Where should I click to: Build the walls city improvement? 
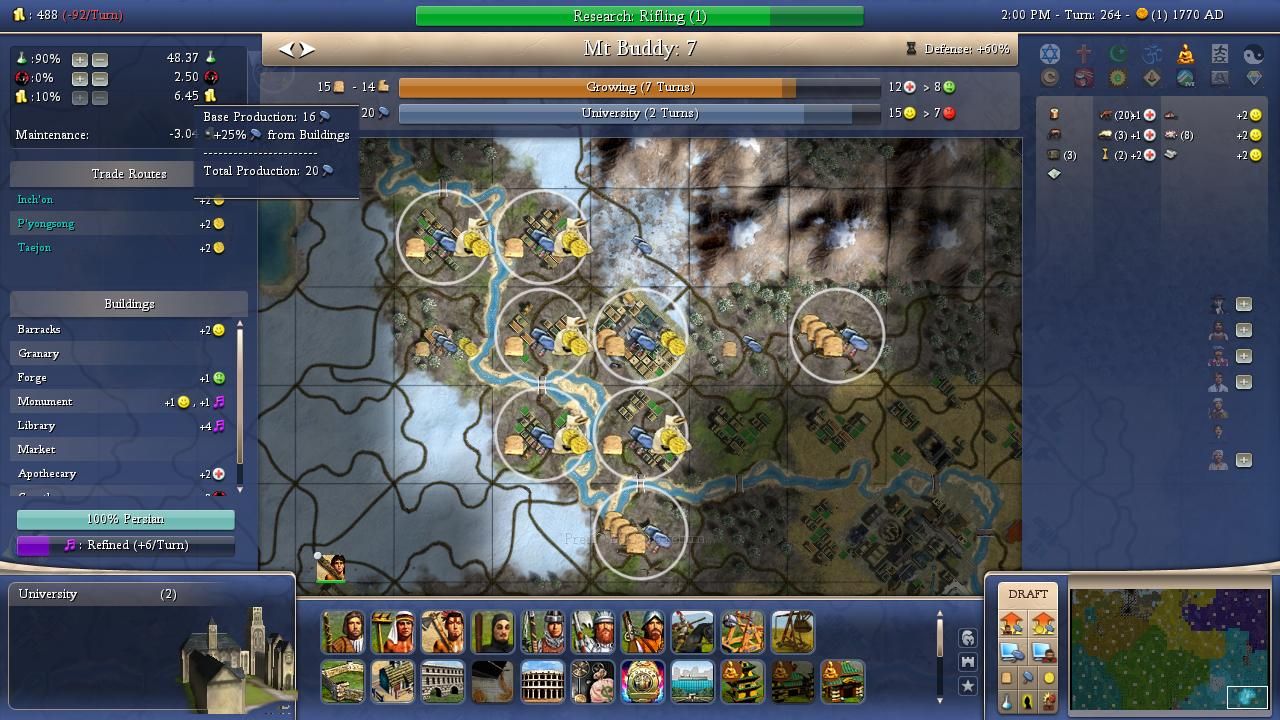[342, 681]
